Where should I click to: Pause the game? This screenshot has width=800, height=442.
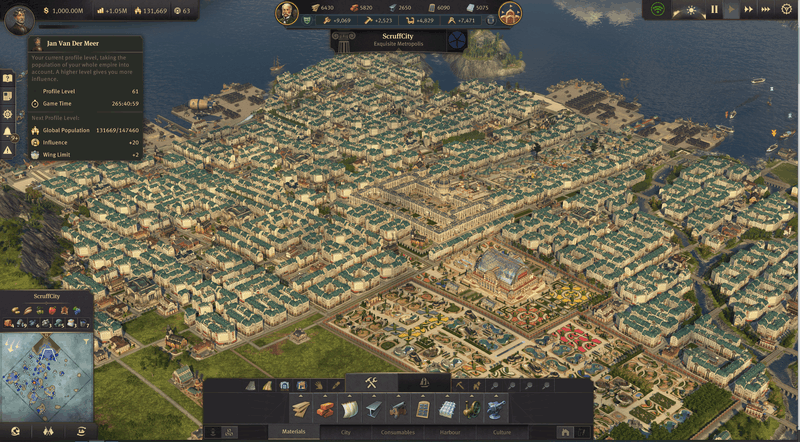pyautogui.click(x=714, y=10)
